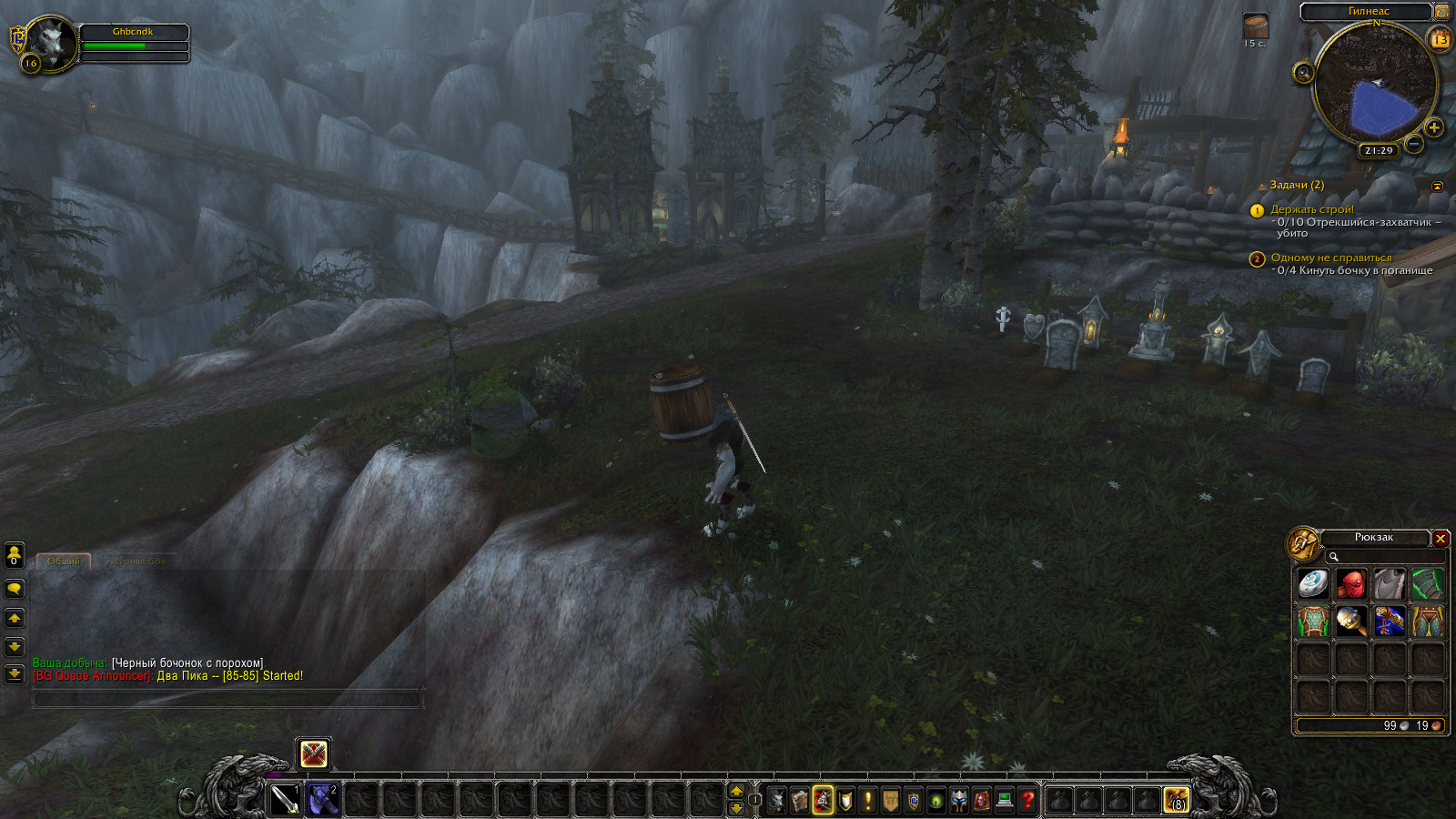Open the quest log exclamation mark button
The width and height of the screenshot is (1456, 819).
point(868,800)
